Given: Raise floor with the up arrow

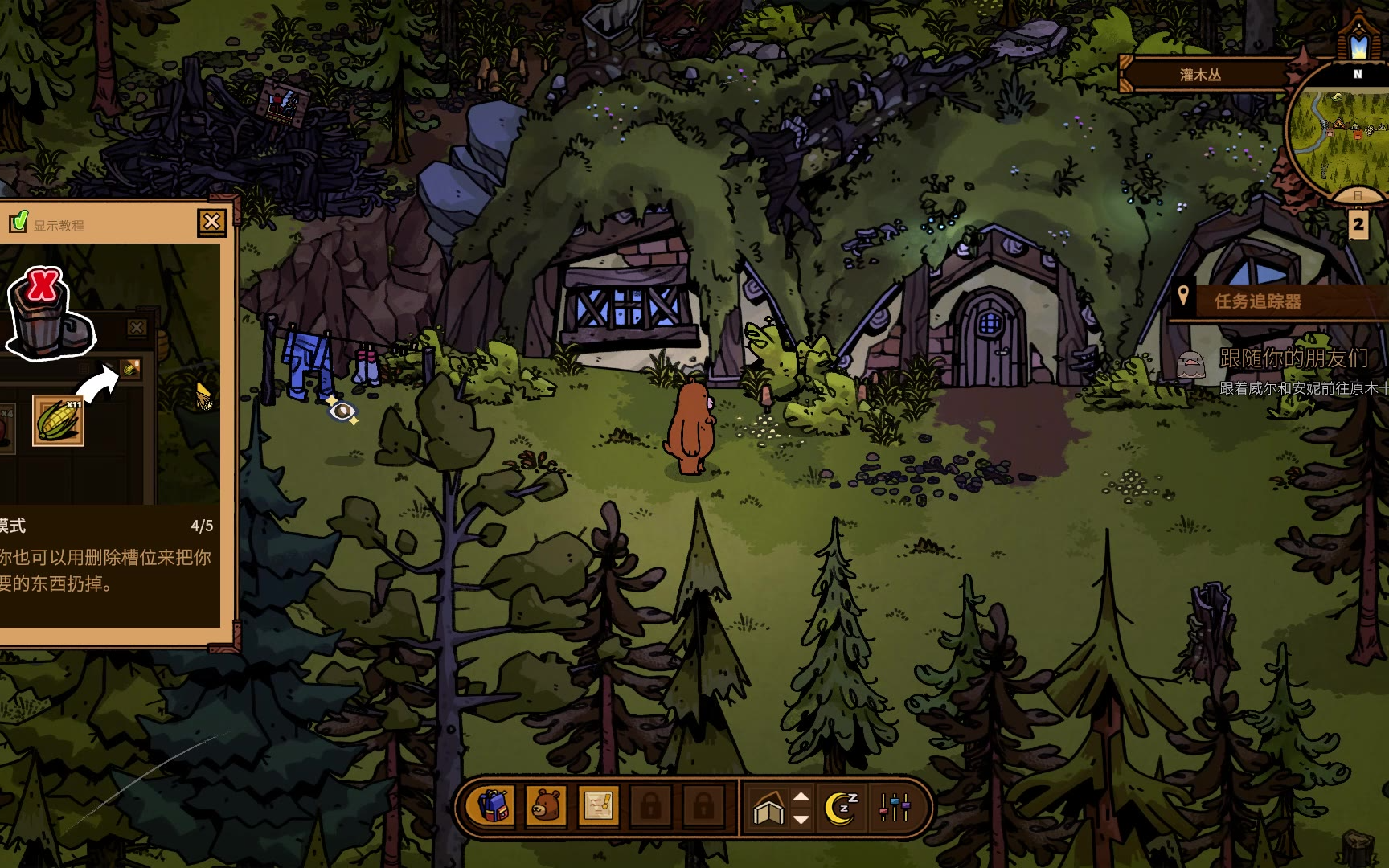Looking at the screenshot, I should coord(801,797).
